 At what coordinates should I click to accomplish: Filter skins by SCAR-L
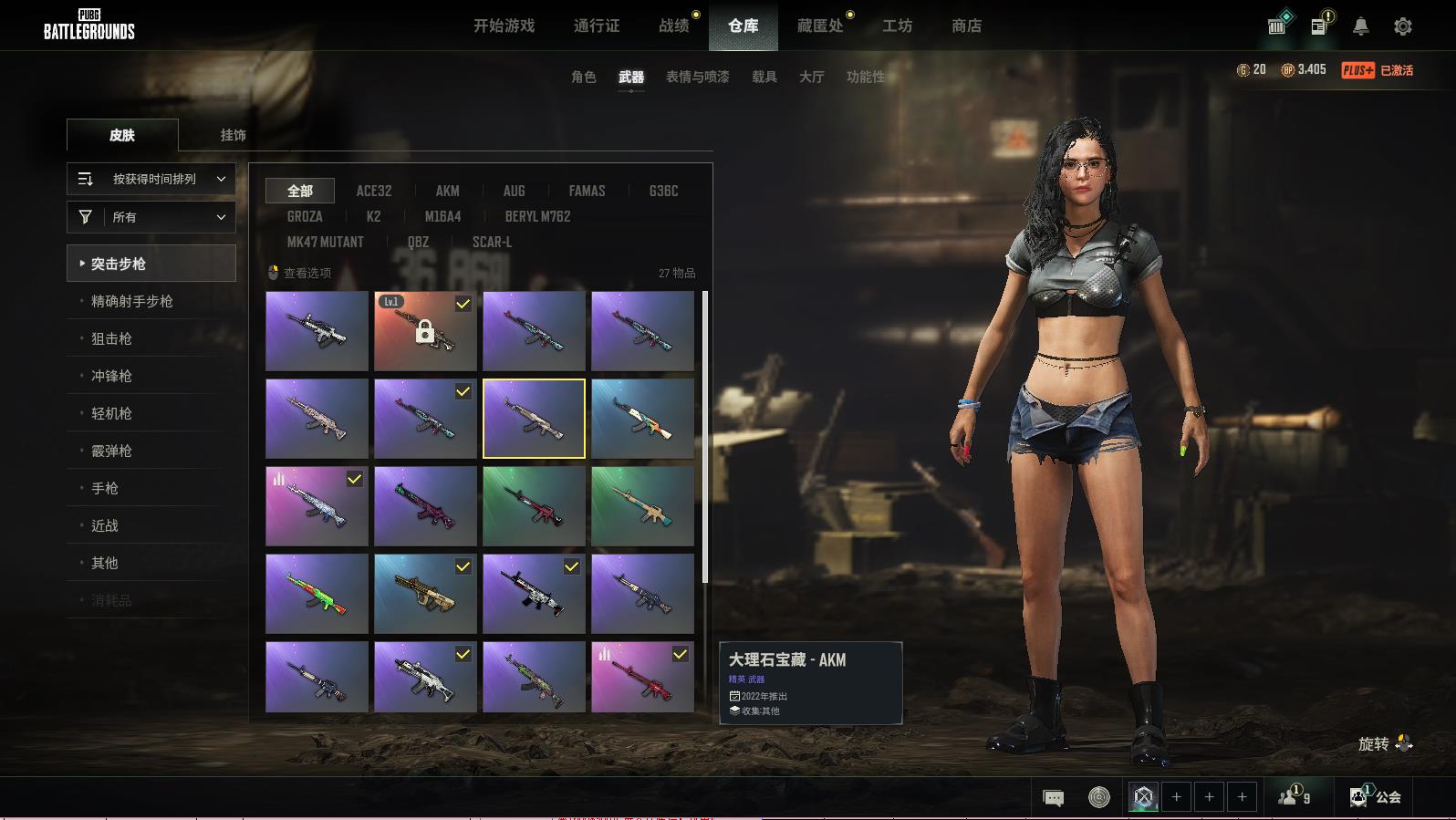(x=492, y=242)
